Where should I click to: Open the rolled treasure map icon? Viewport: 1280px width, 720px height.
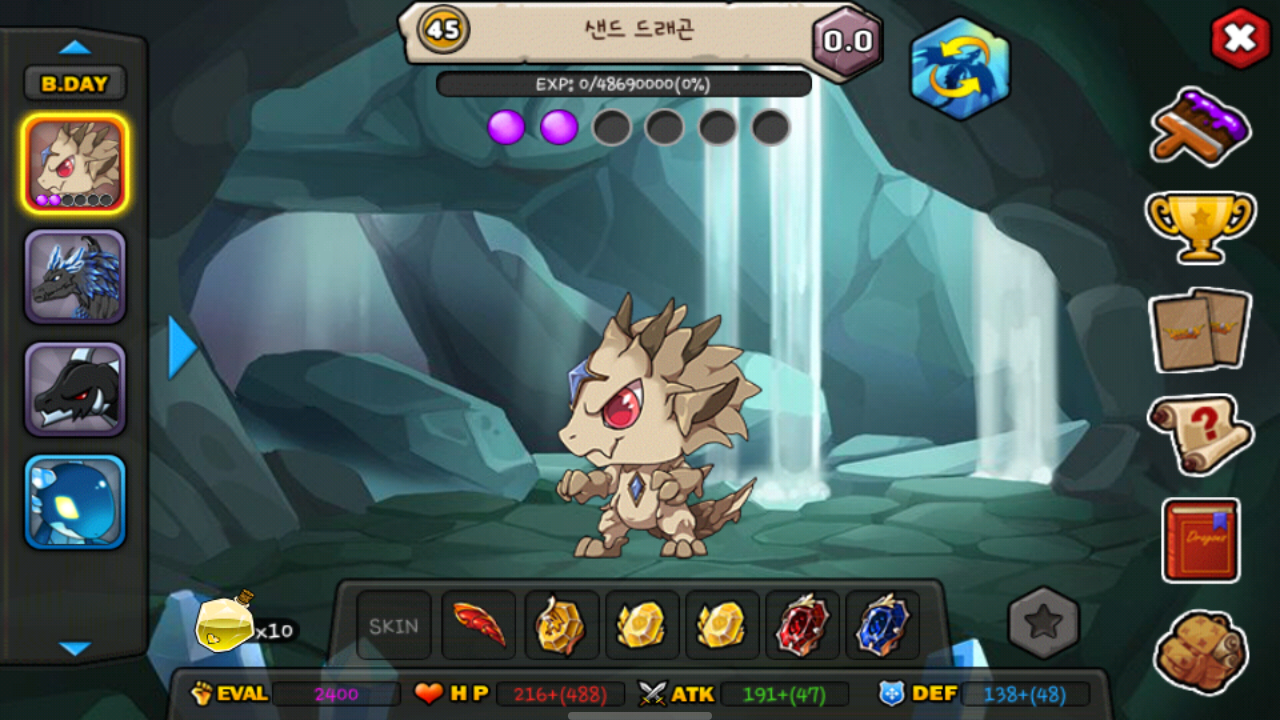click(1200, 652)
